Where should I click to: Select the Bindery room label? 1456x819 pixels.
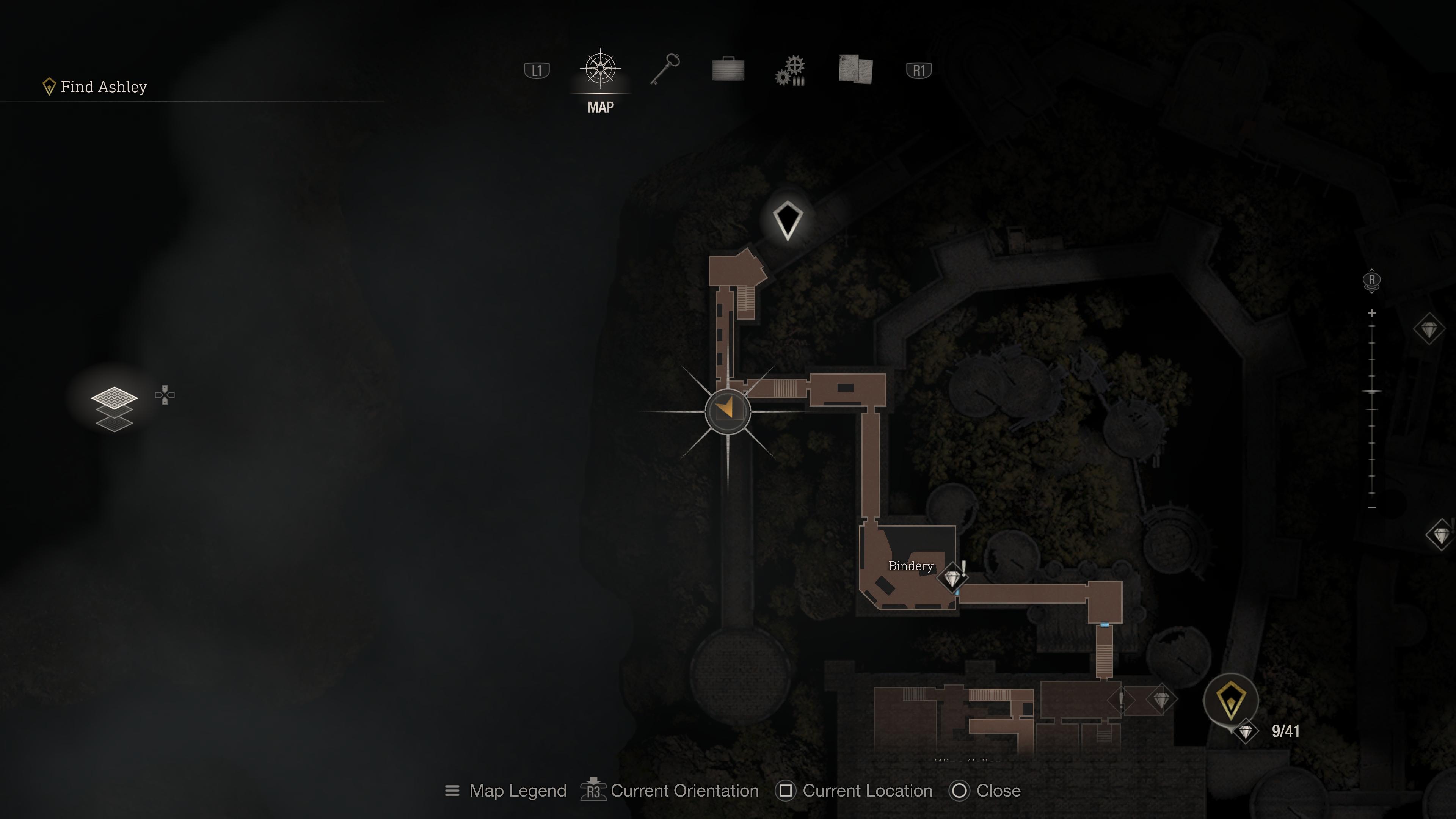click(x=910, y=566)
